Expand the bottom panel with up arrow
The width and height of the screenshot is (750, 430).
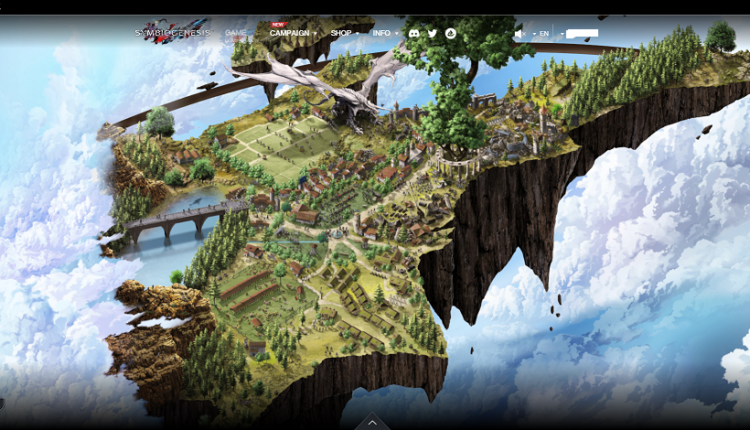click(372, 422)
